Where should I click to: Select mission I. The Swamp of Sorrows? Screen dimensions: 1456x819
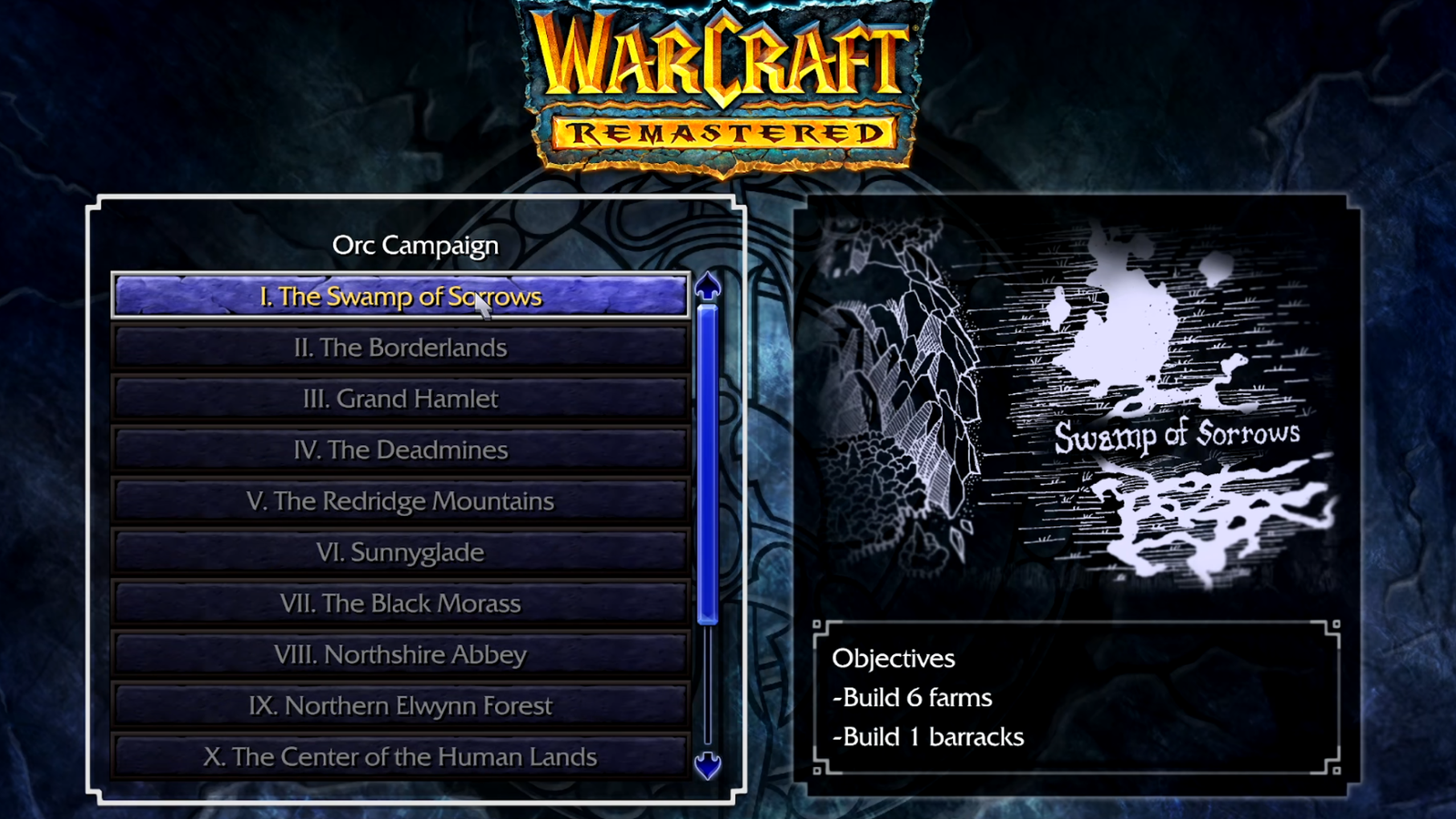point(400,296)
